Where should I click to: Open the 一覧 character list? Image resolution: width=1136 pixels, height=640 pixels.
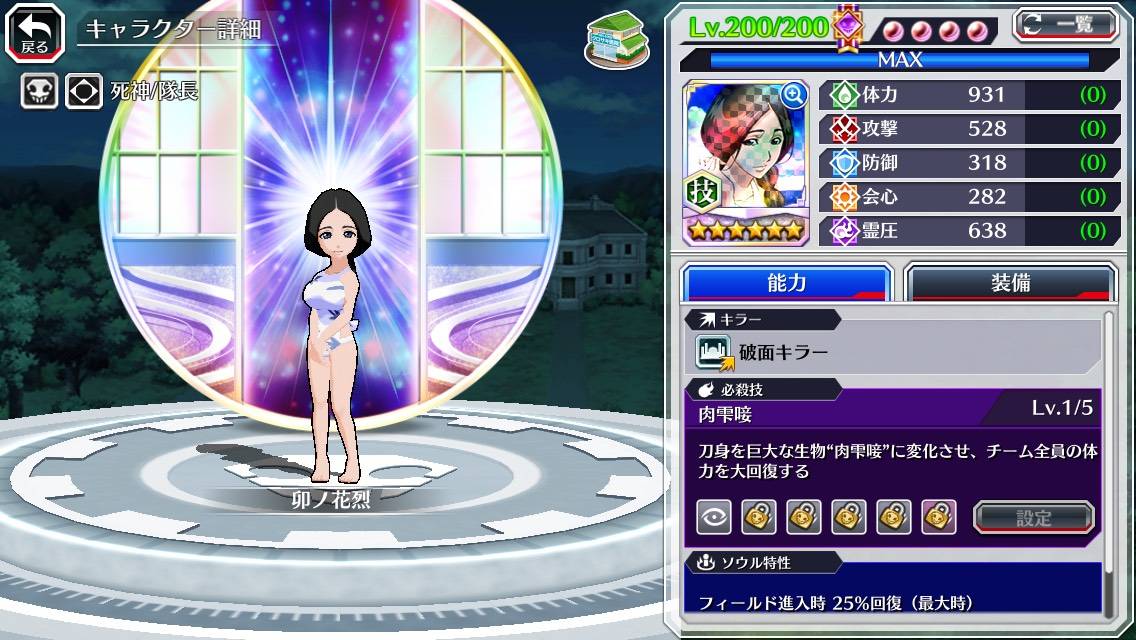[1066, 24]
